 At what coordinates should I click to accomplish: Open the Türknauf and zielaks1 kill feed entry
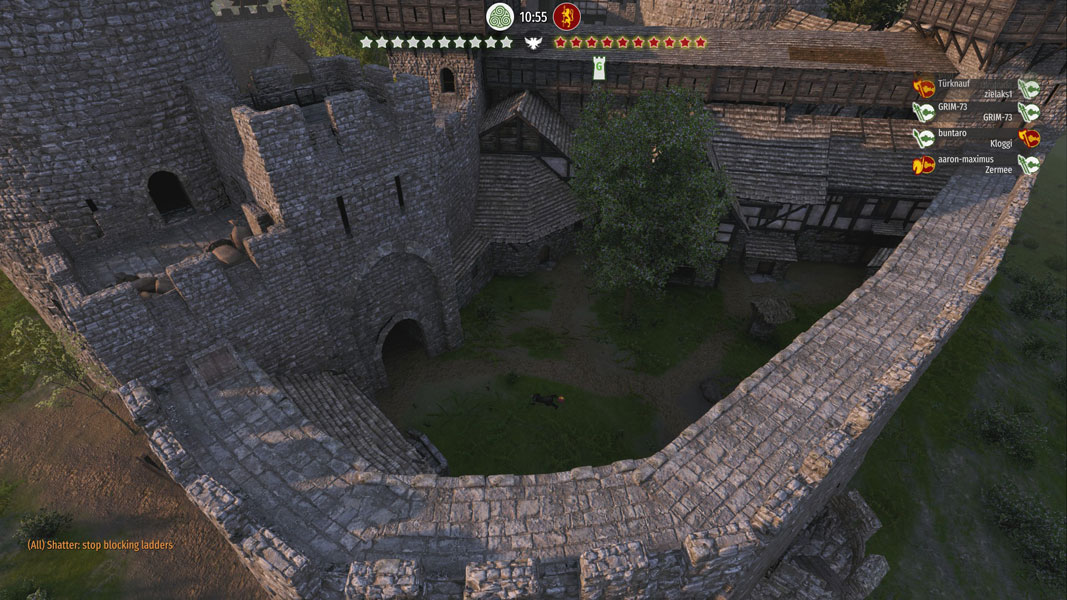(975, 88)
